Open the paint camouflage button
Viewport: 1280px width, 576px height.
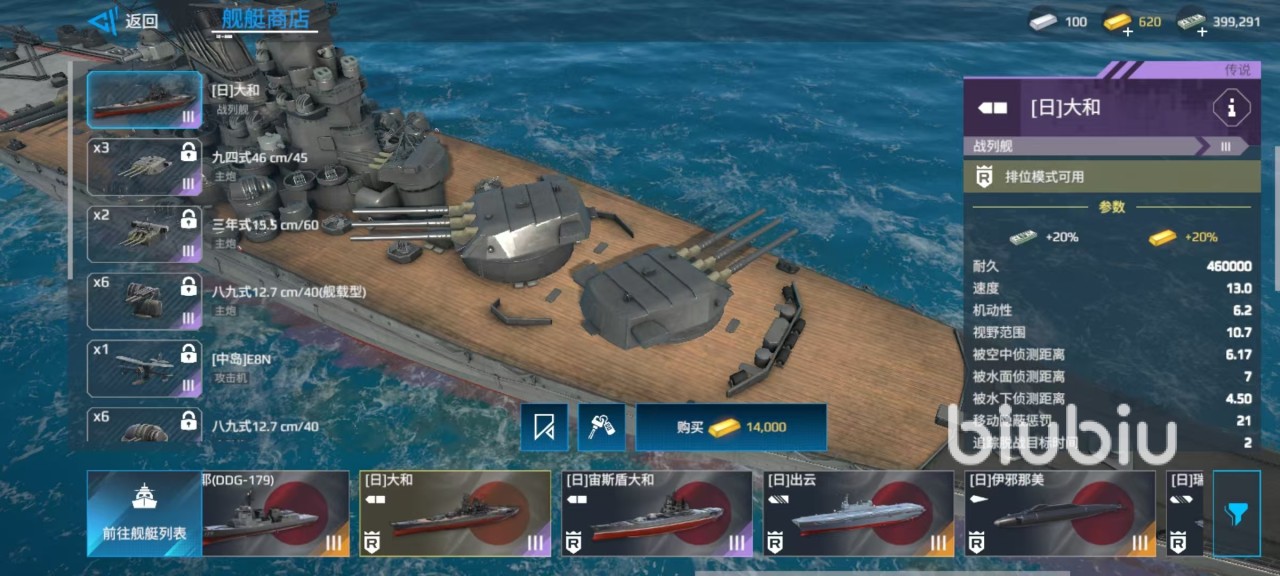(601, 427)
